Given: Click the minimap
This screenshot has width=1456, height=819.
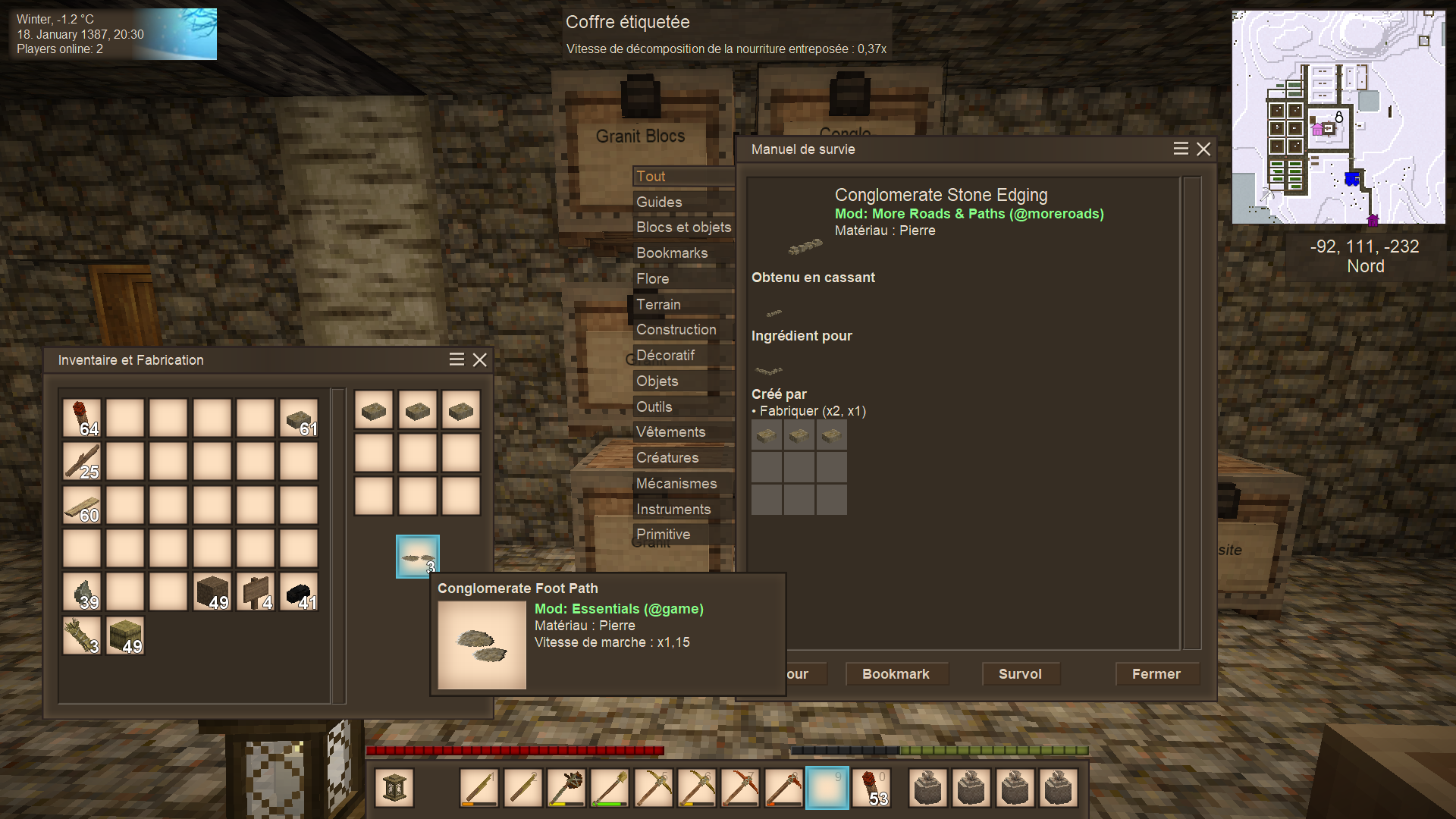Looking at the screenshot, I should pyautogui.click(x=1338, y=117).
